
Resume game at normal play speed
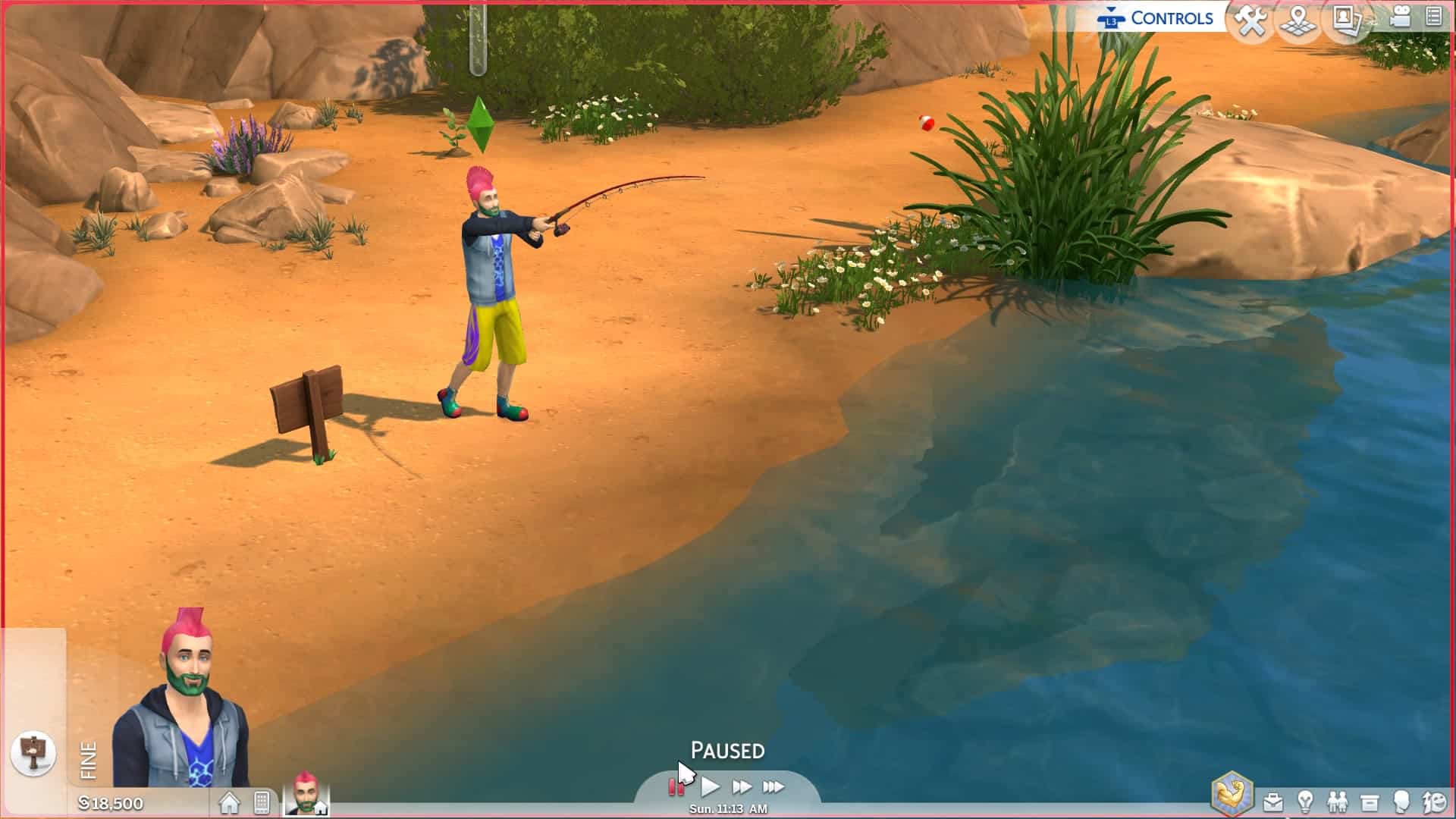[x=710, y=787]
